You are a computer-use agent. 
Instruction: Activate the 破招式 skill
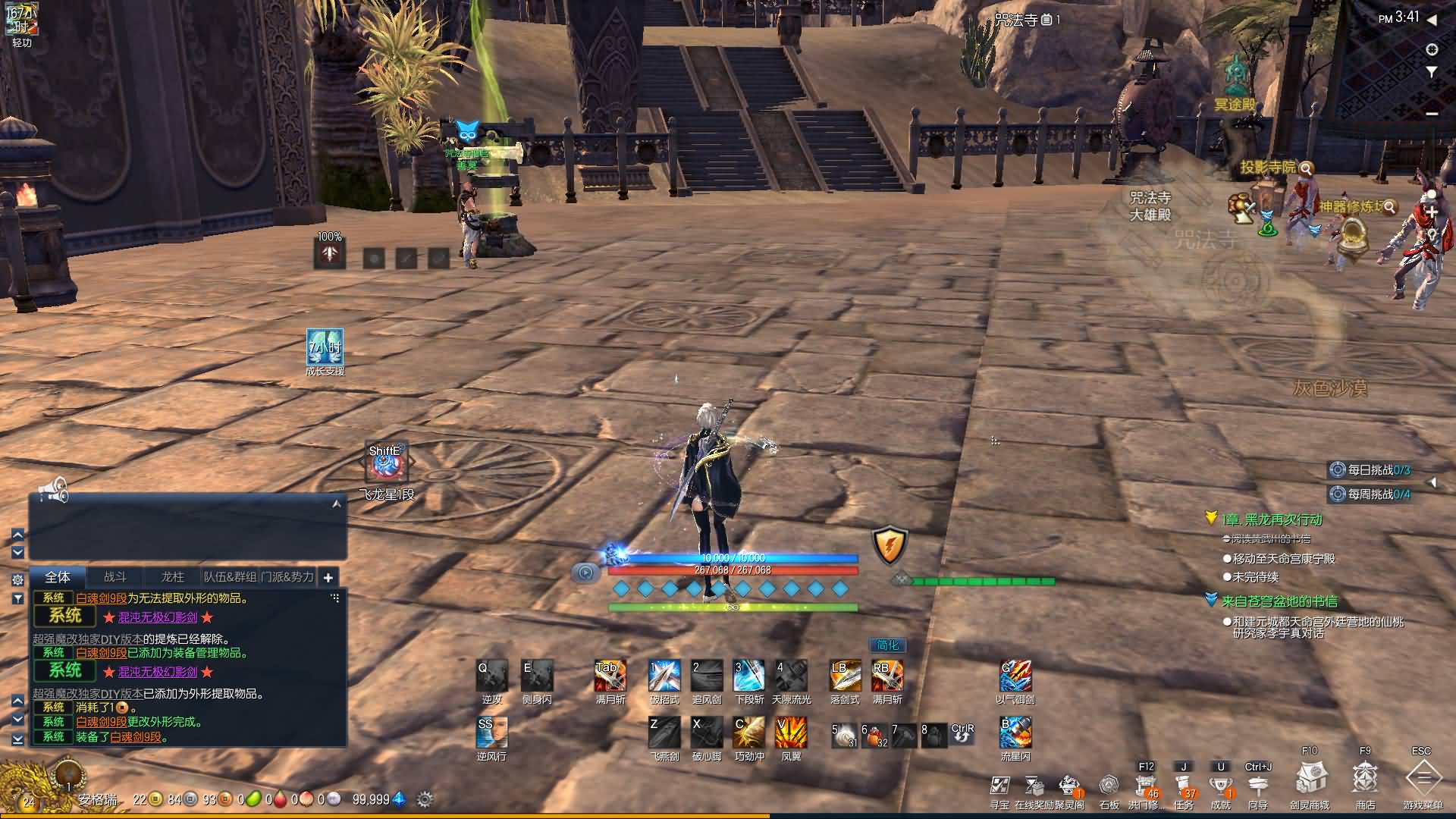664,676
